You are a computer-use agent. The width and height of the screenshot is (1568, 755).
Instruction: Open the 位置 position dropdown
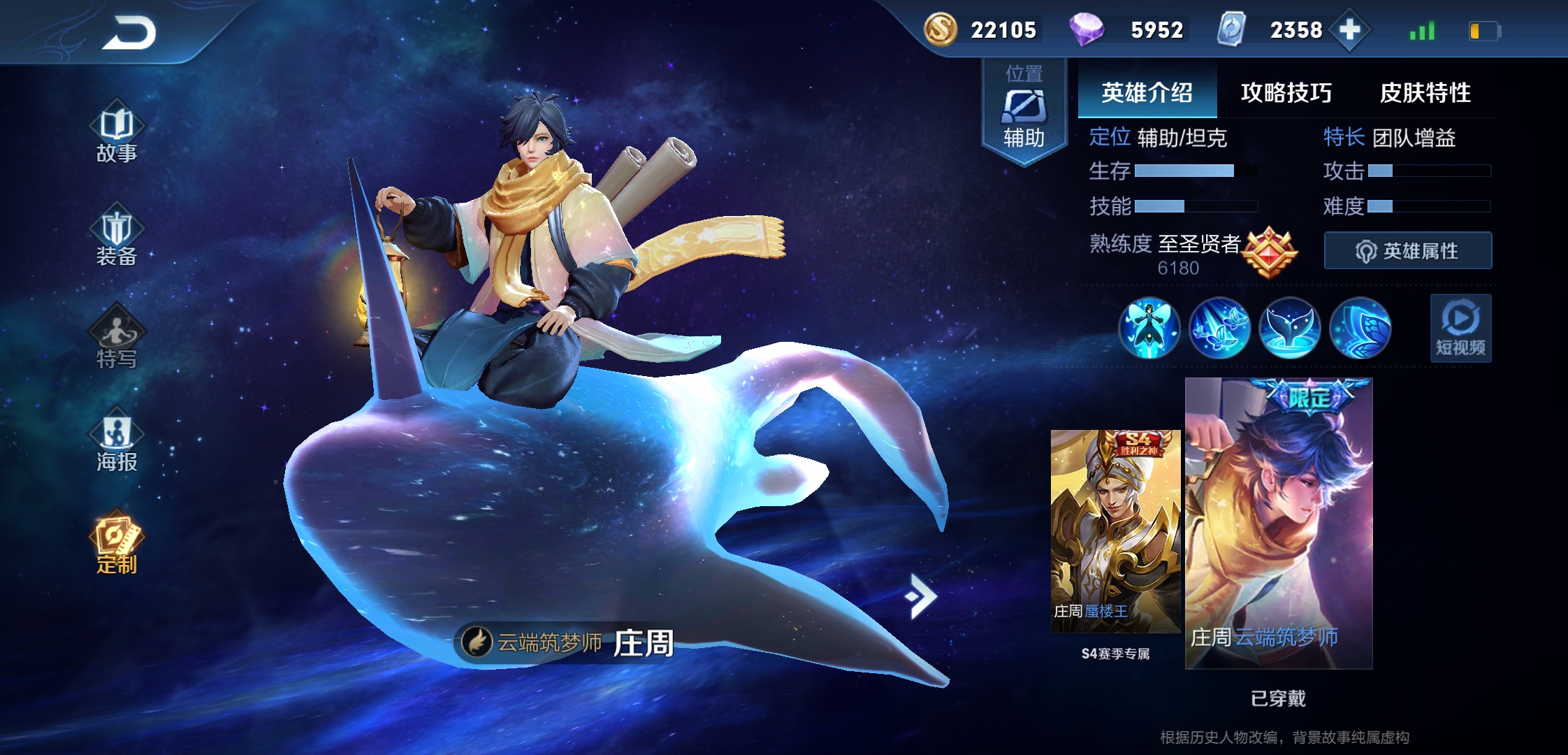[x=1024, y=73]
